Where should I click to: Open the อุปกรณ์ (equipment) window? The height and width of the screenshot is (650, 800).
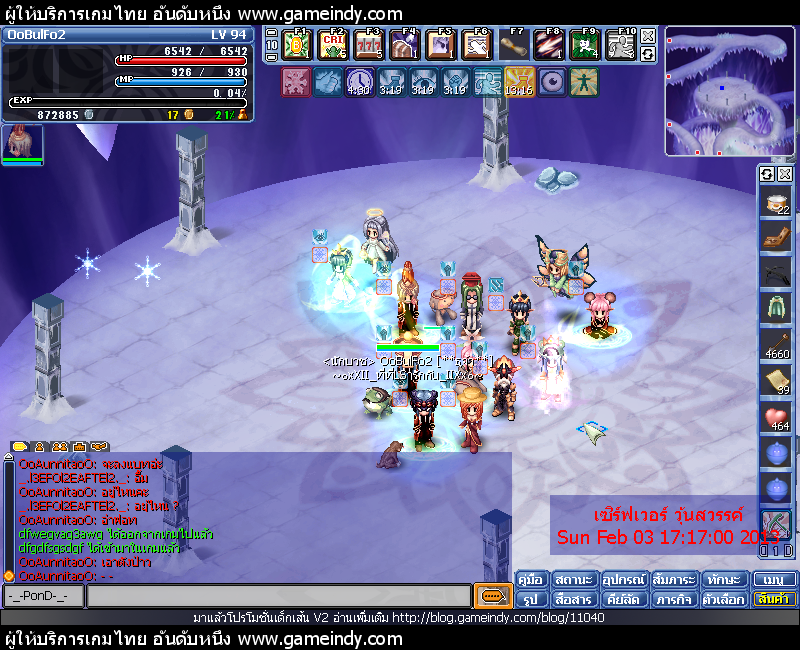pyautogui.click(x=624, y=580)
